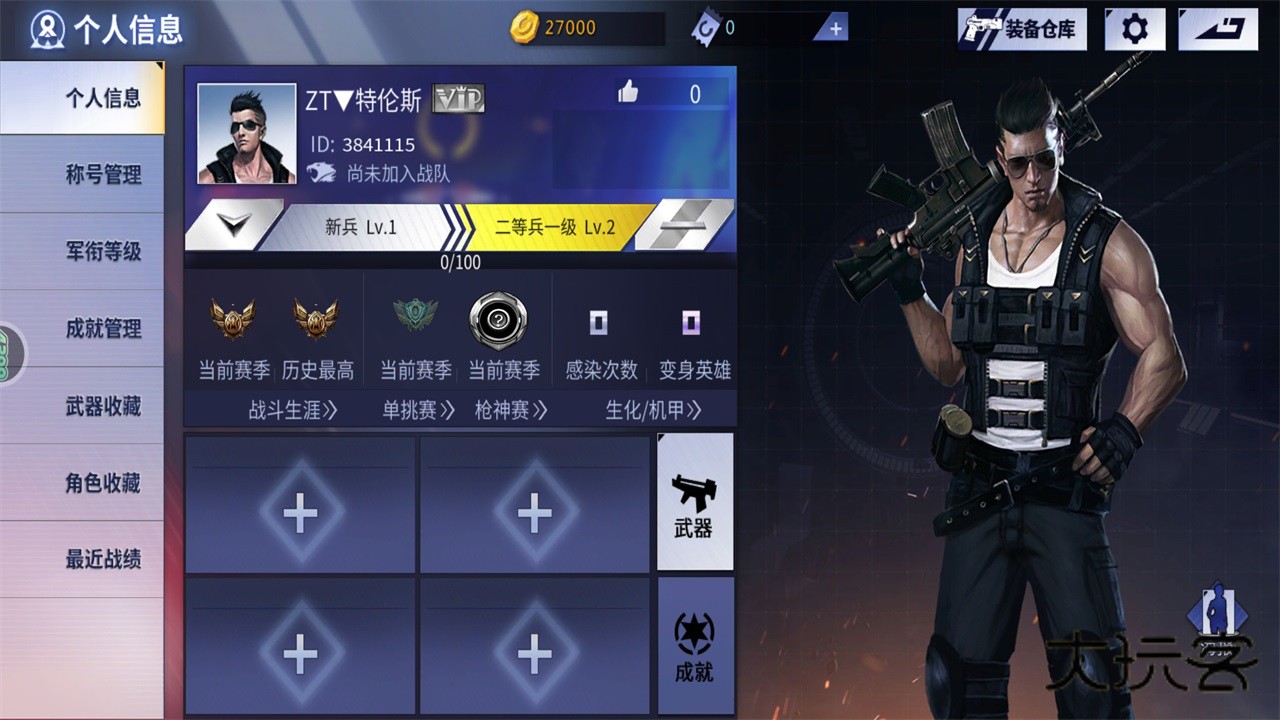Open the 成就管理 tab
The image size is (1280, 720).
(x=103, y=329)
